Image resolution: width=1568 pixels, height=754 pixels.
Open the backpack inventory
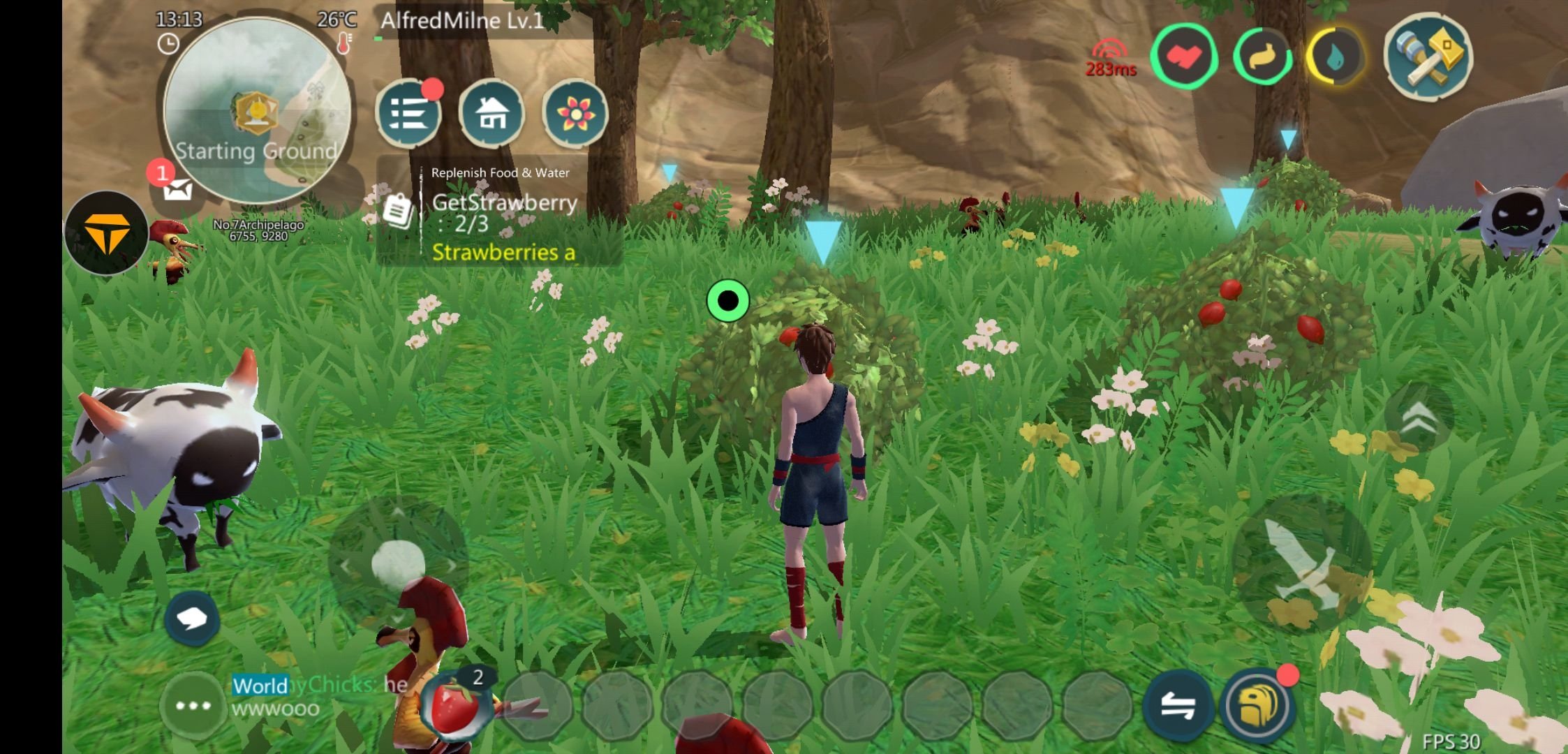[1258, 707]
